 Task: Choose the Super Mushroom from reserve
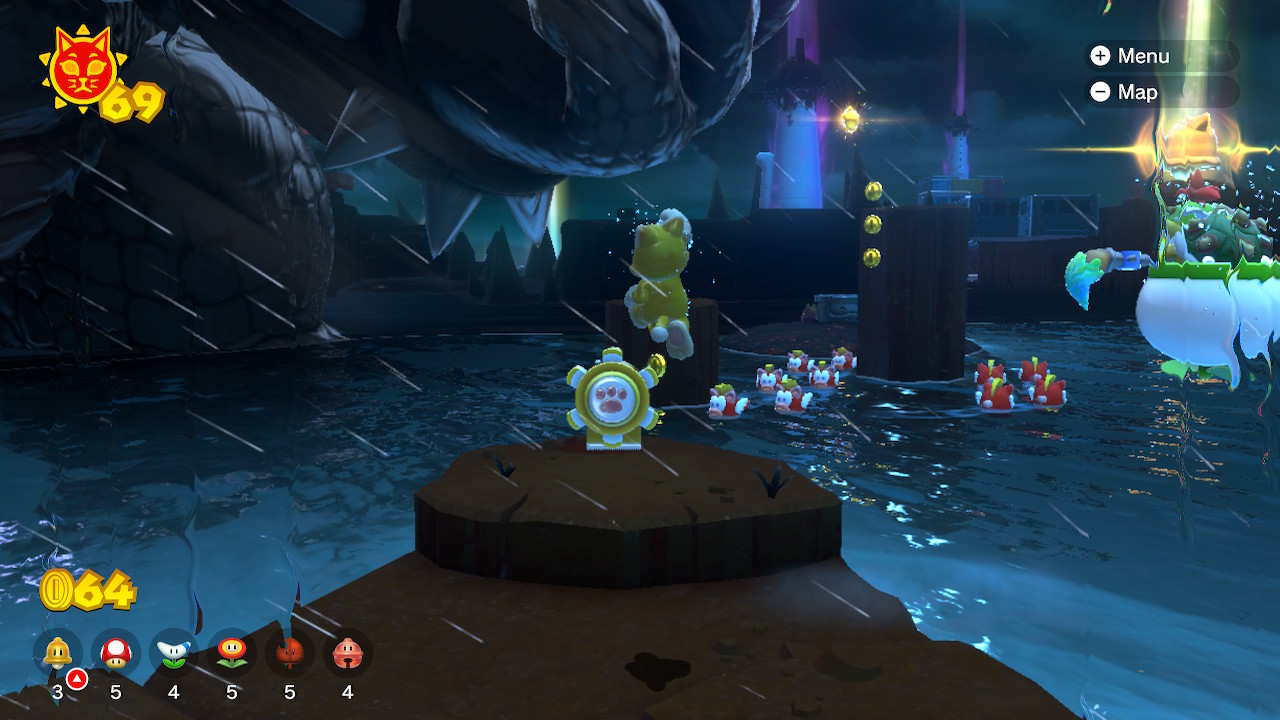(x=116, y=654)
